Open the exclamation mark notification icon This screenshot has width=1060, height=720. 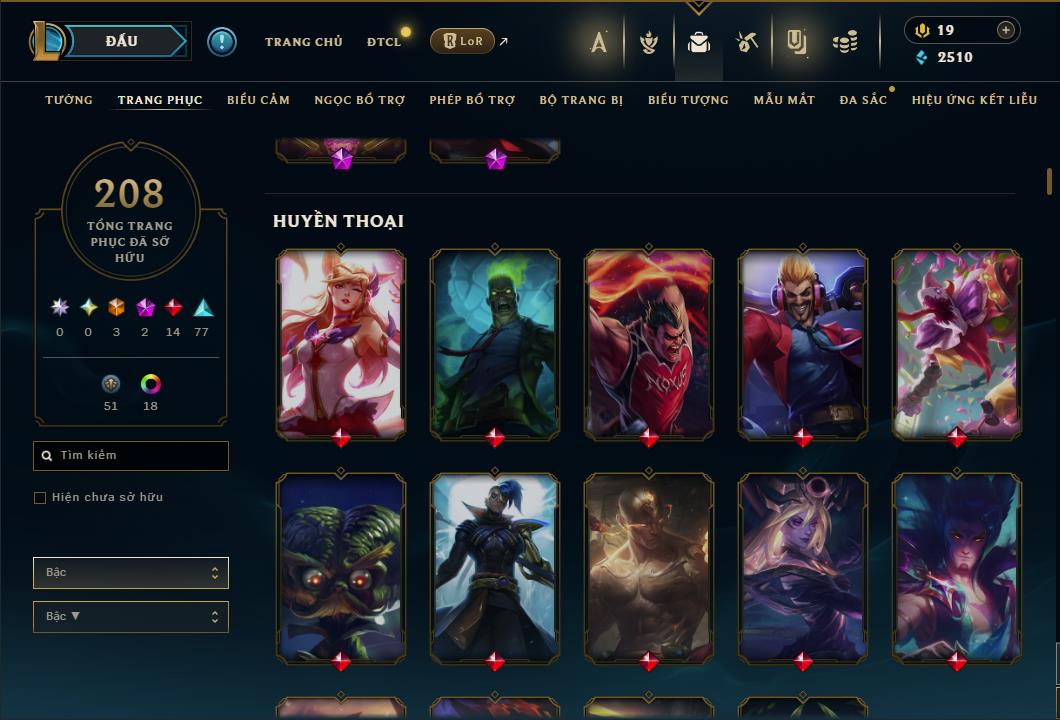(x=222, y=42)
